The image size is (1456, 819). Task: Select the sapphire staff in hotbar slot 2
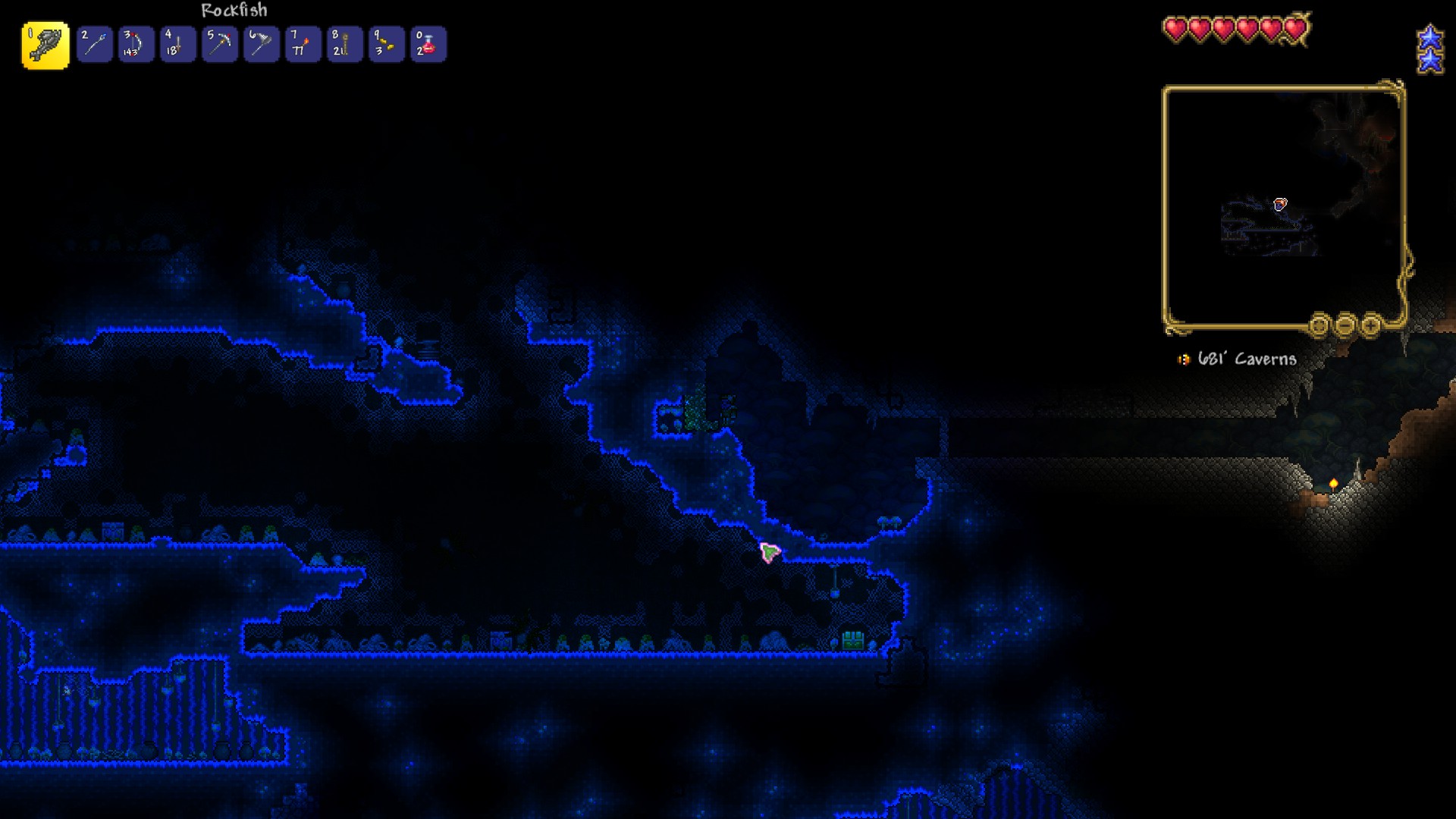click(95, 43)
